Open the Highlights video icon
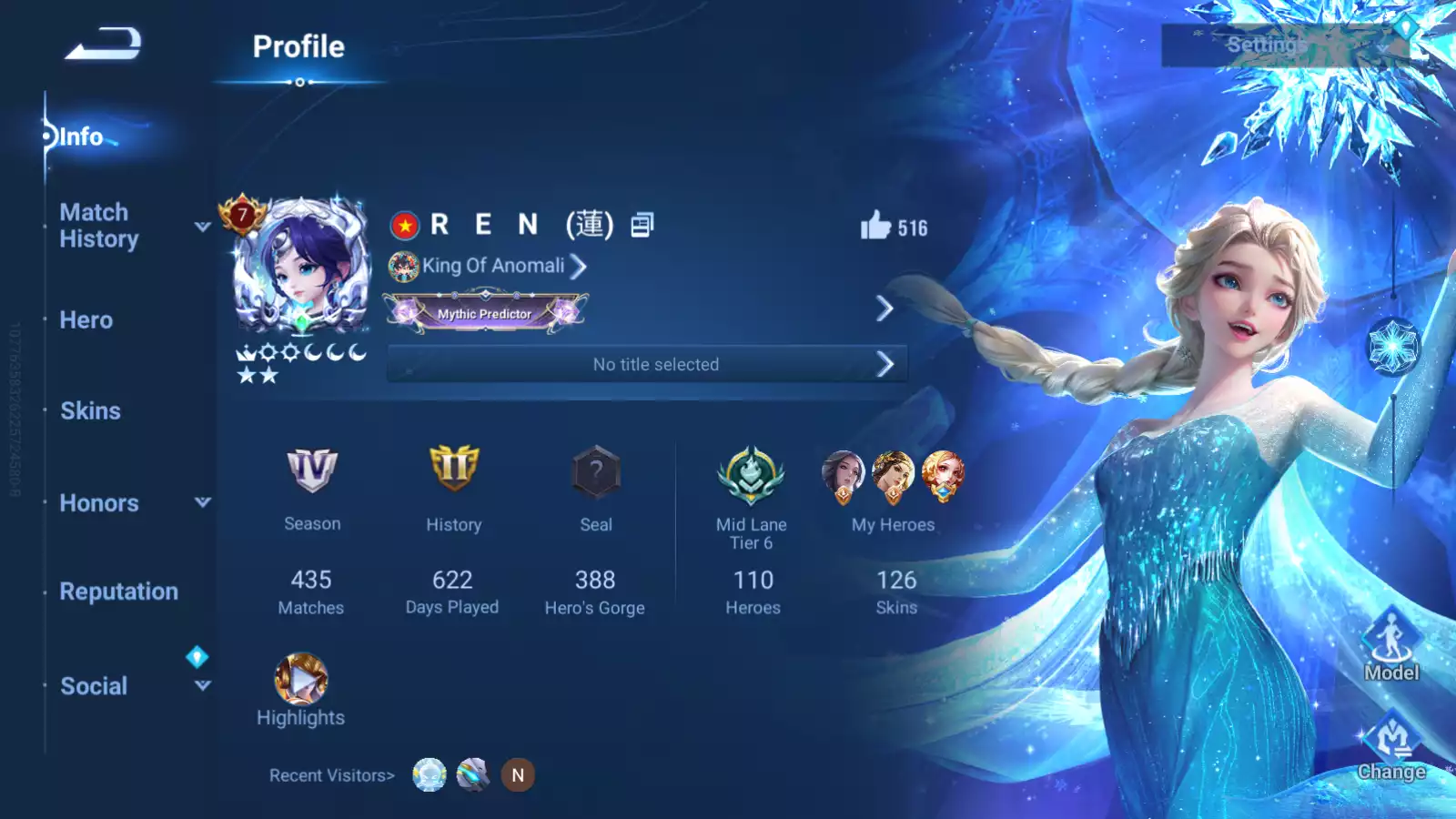 pos(301,680)
